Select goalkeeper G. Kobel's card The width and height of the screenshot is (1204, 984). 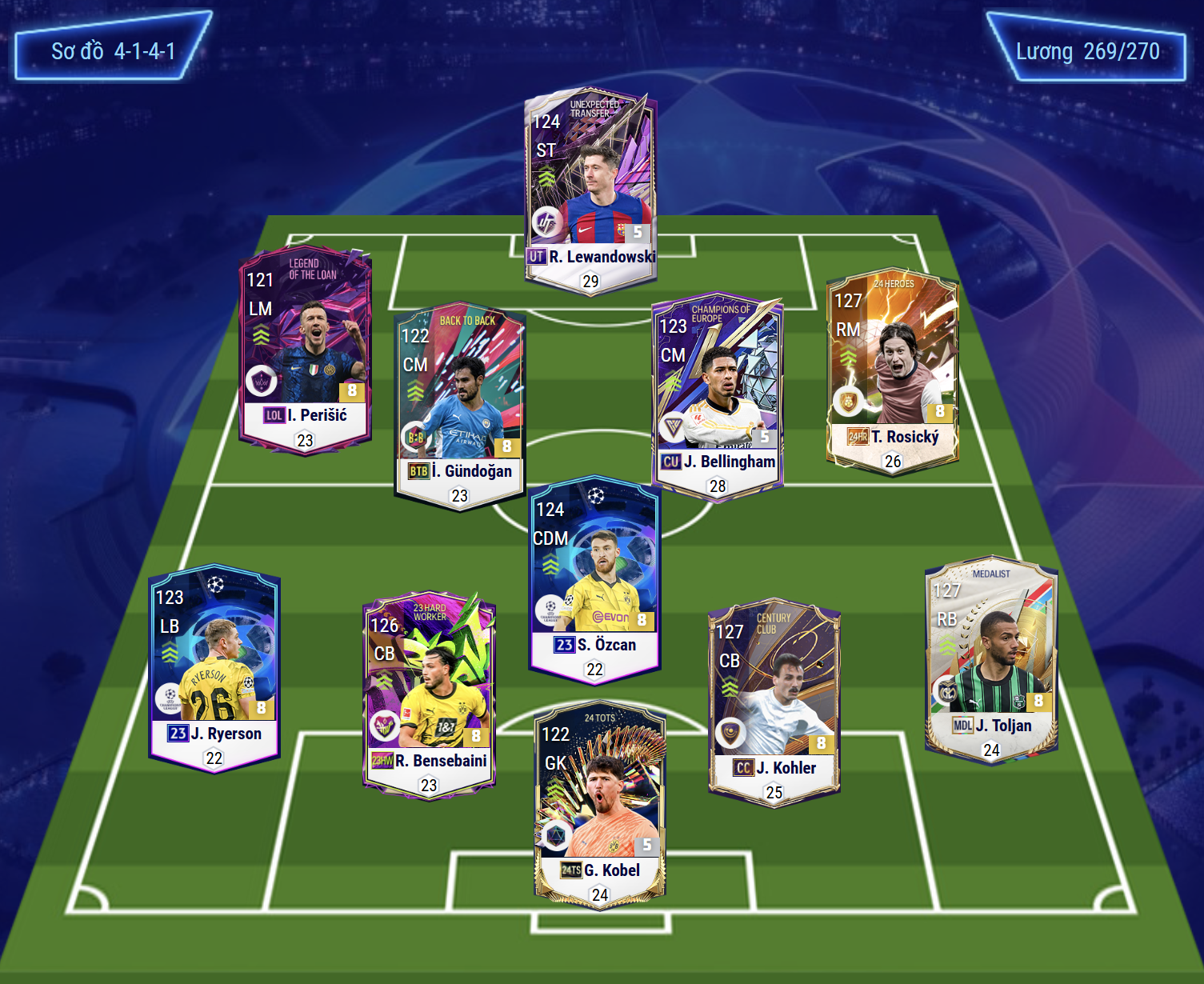[x=600, y=804]
